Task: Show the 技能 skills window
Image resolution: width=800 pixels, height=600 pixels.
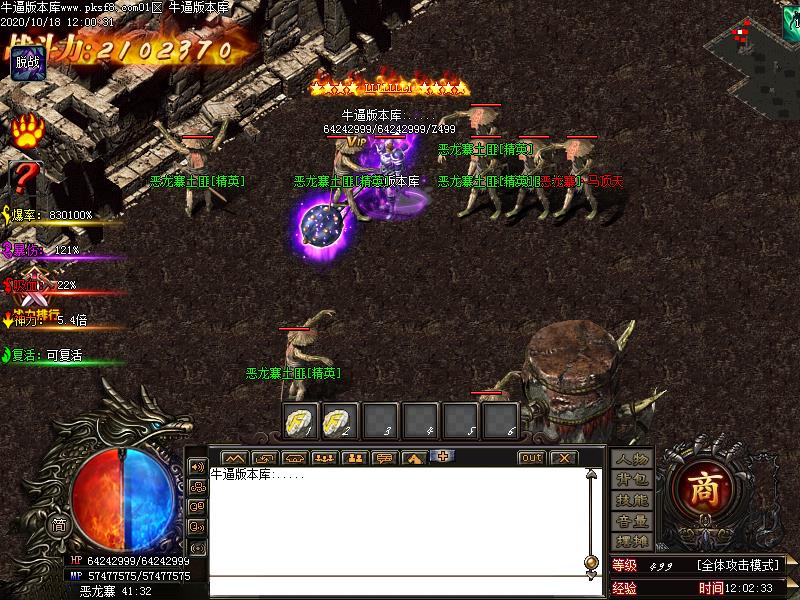Action: 632,500
